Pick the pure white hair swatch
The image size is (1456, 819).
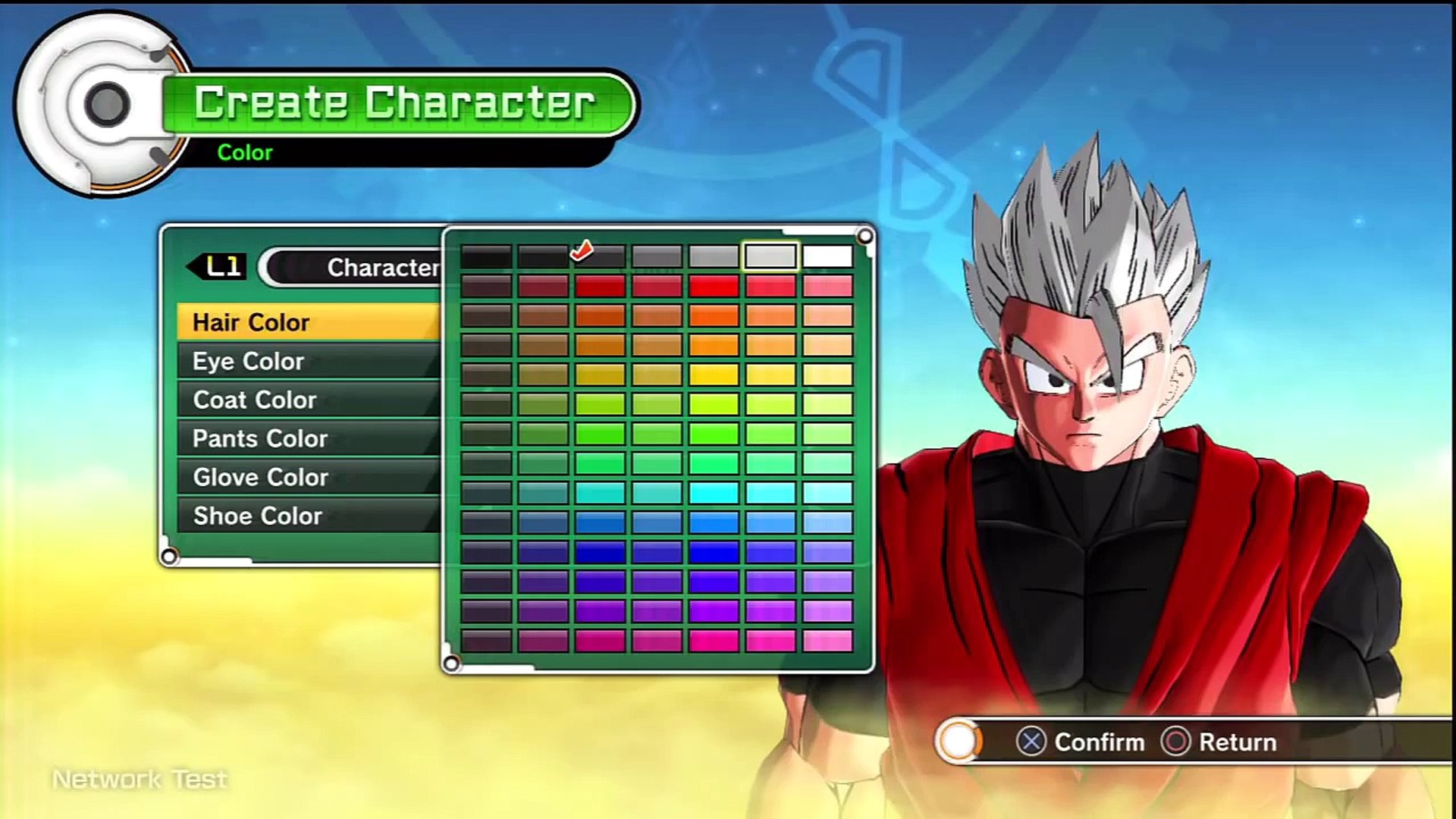(827, 257)
